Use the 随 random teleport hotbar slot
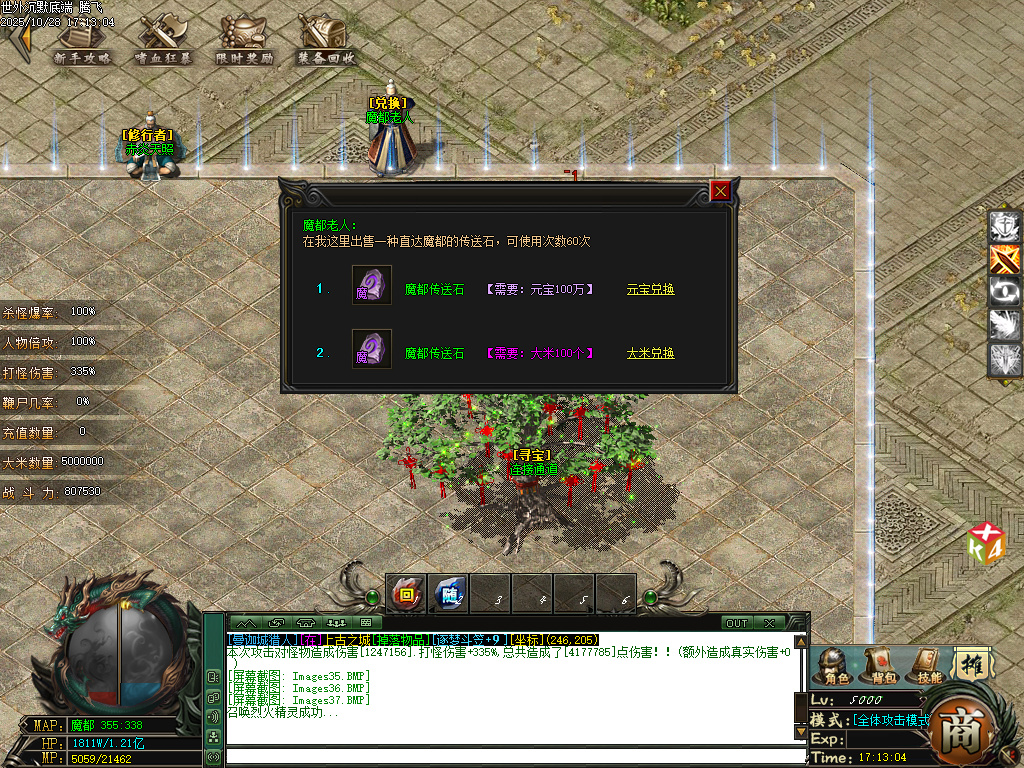This screenshot has height=768, width=1024. [449, 594]
